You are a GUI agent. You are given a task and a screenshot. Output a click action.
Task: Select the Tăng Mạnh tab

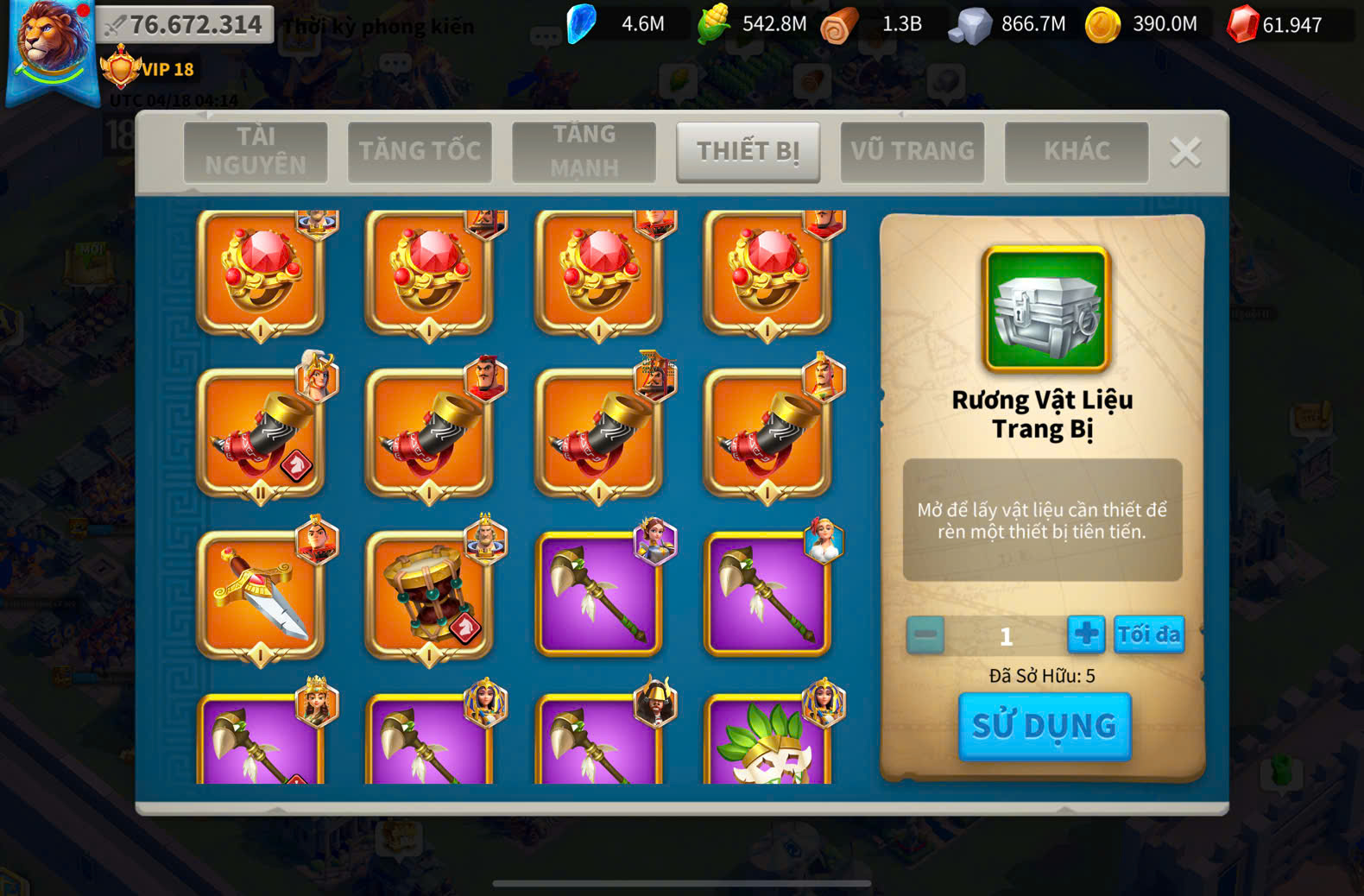point(584,152)
